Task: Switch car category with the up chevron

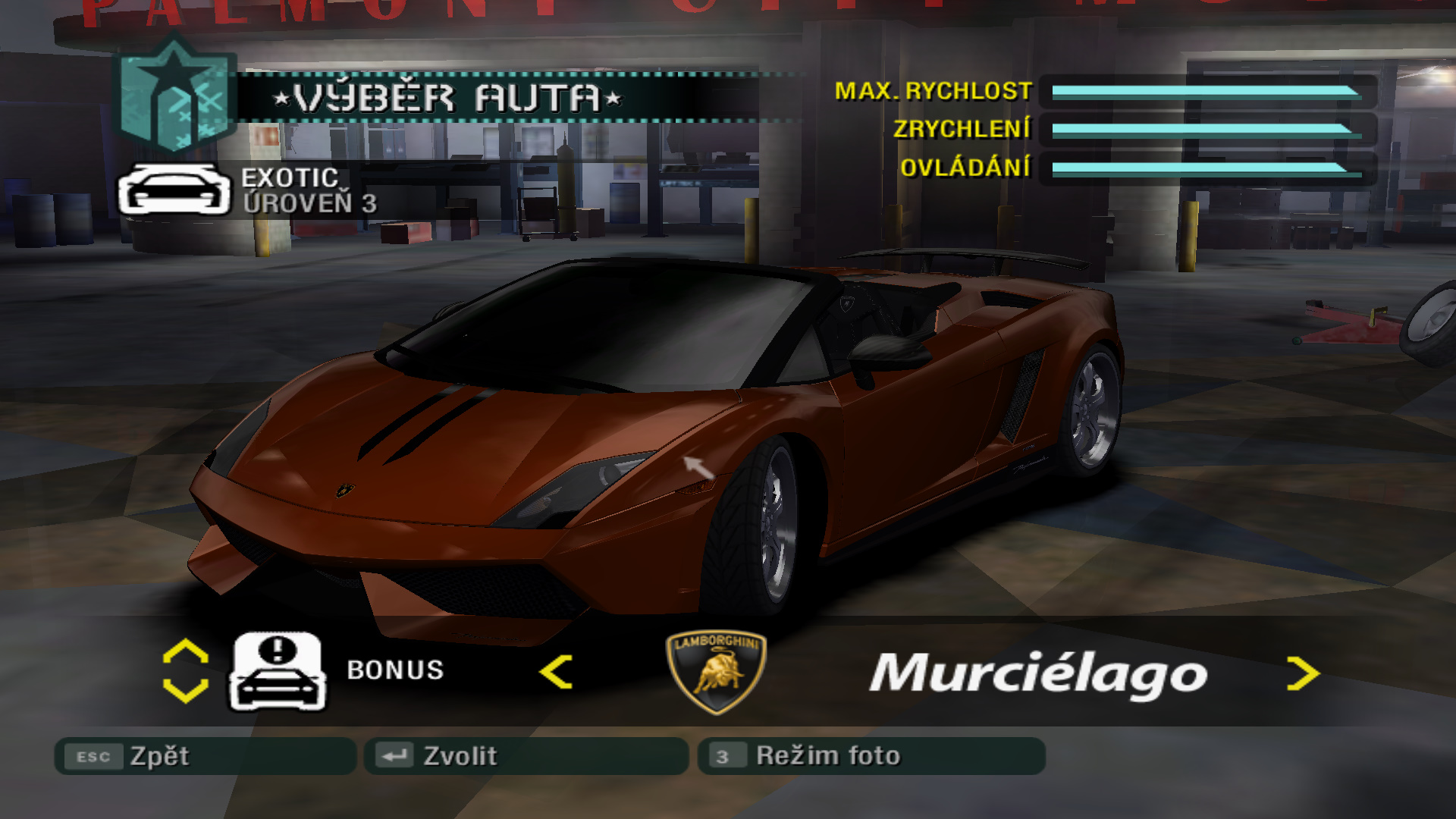Action: click(x=186, y=651)
